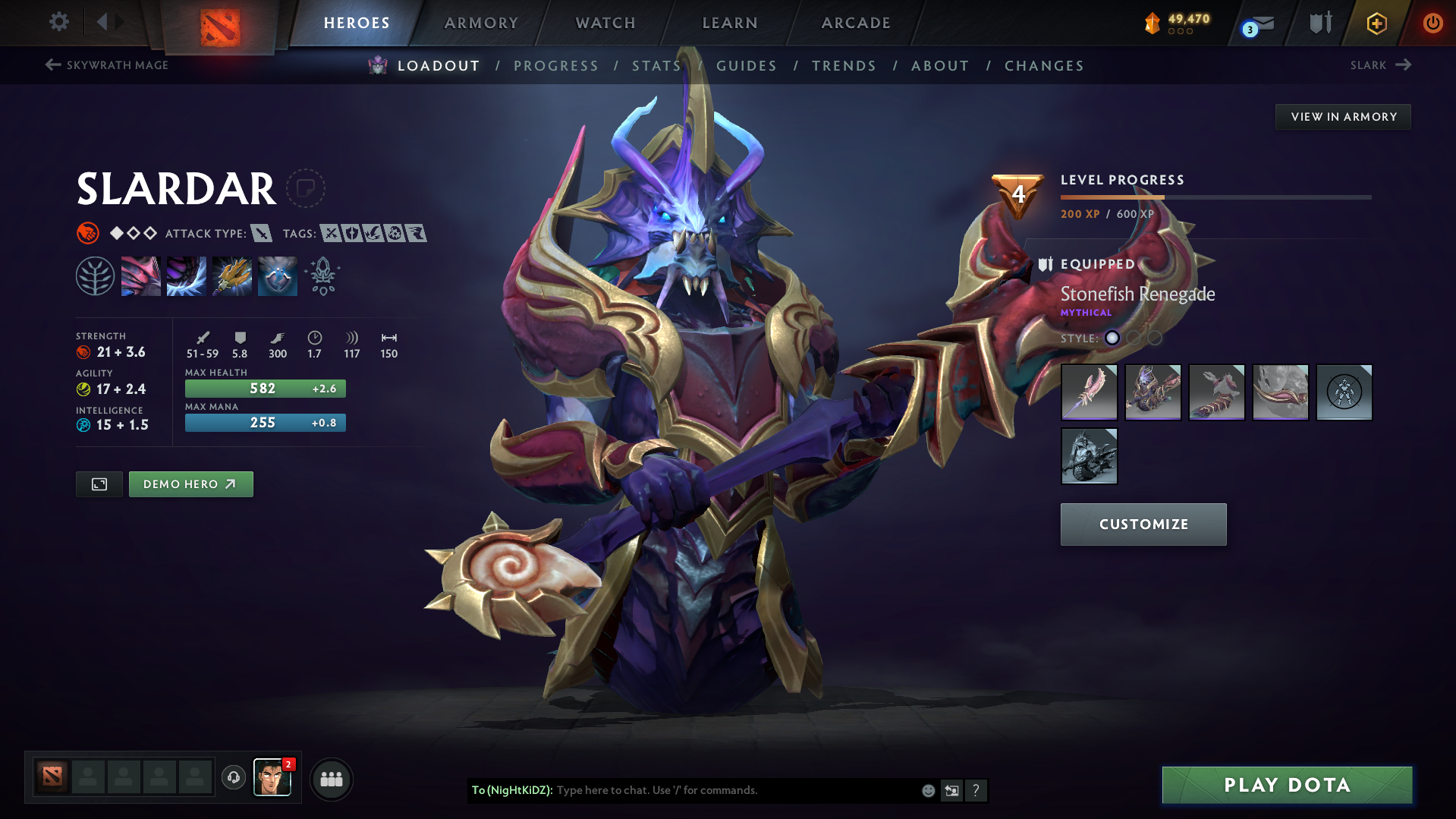Click the Dota Plus hexagon icon
Image resolution: width=1456 pixels, height=819 pixels.
(x=1376, y=22)
